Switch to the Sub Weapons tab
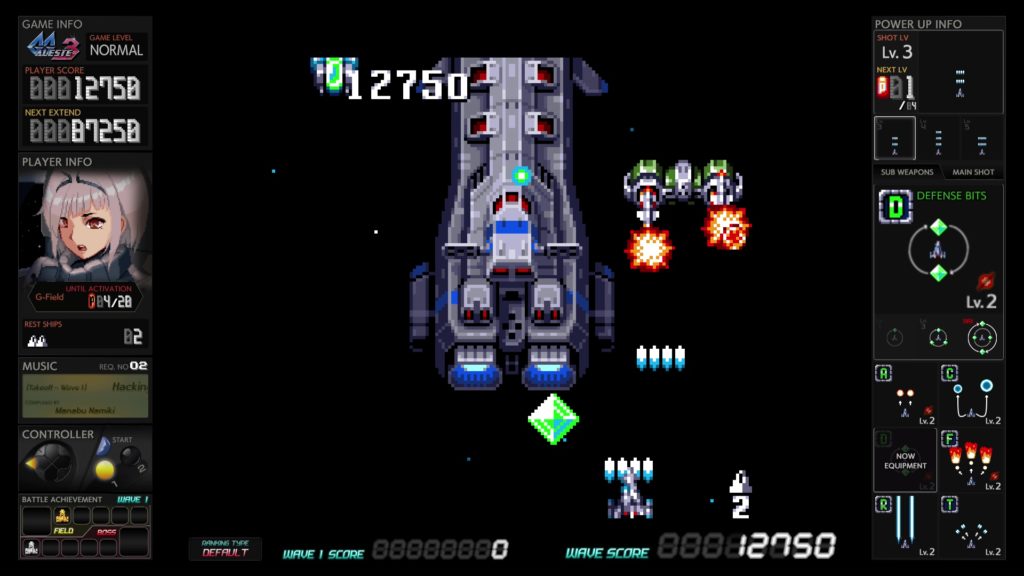The width and height of the screenshot is (1024, 576). click(906, 172)
